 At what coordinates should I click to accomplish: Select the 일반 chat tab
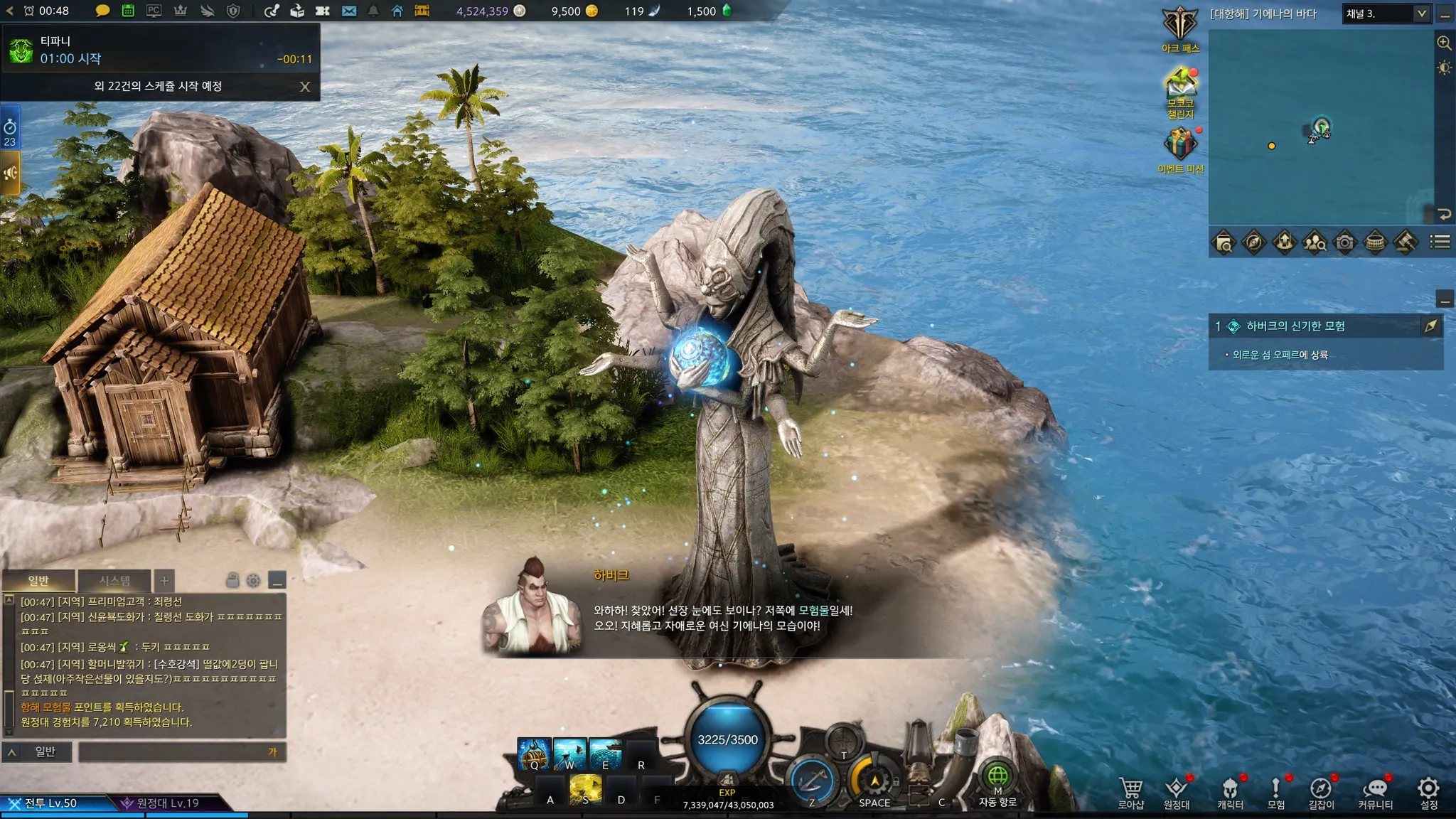pos(38,581)
